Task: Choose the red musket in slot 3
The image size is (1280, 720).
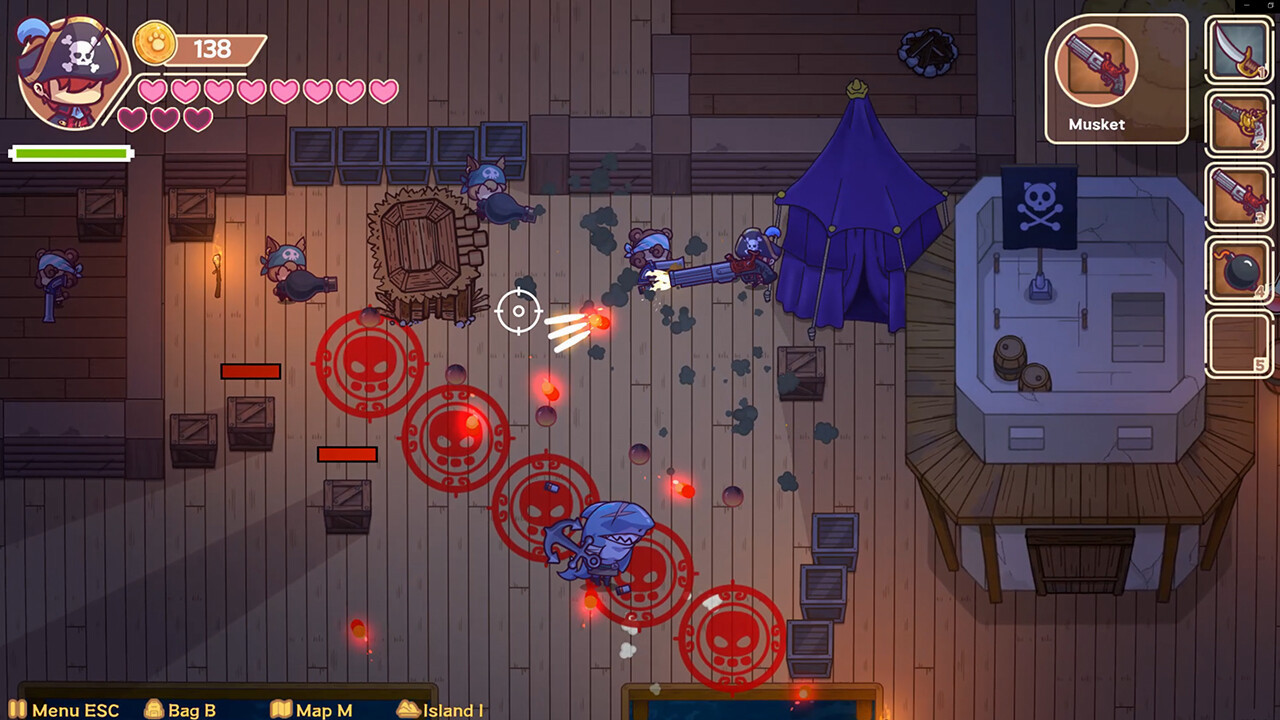Action: [1238, 197]
